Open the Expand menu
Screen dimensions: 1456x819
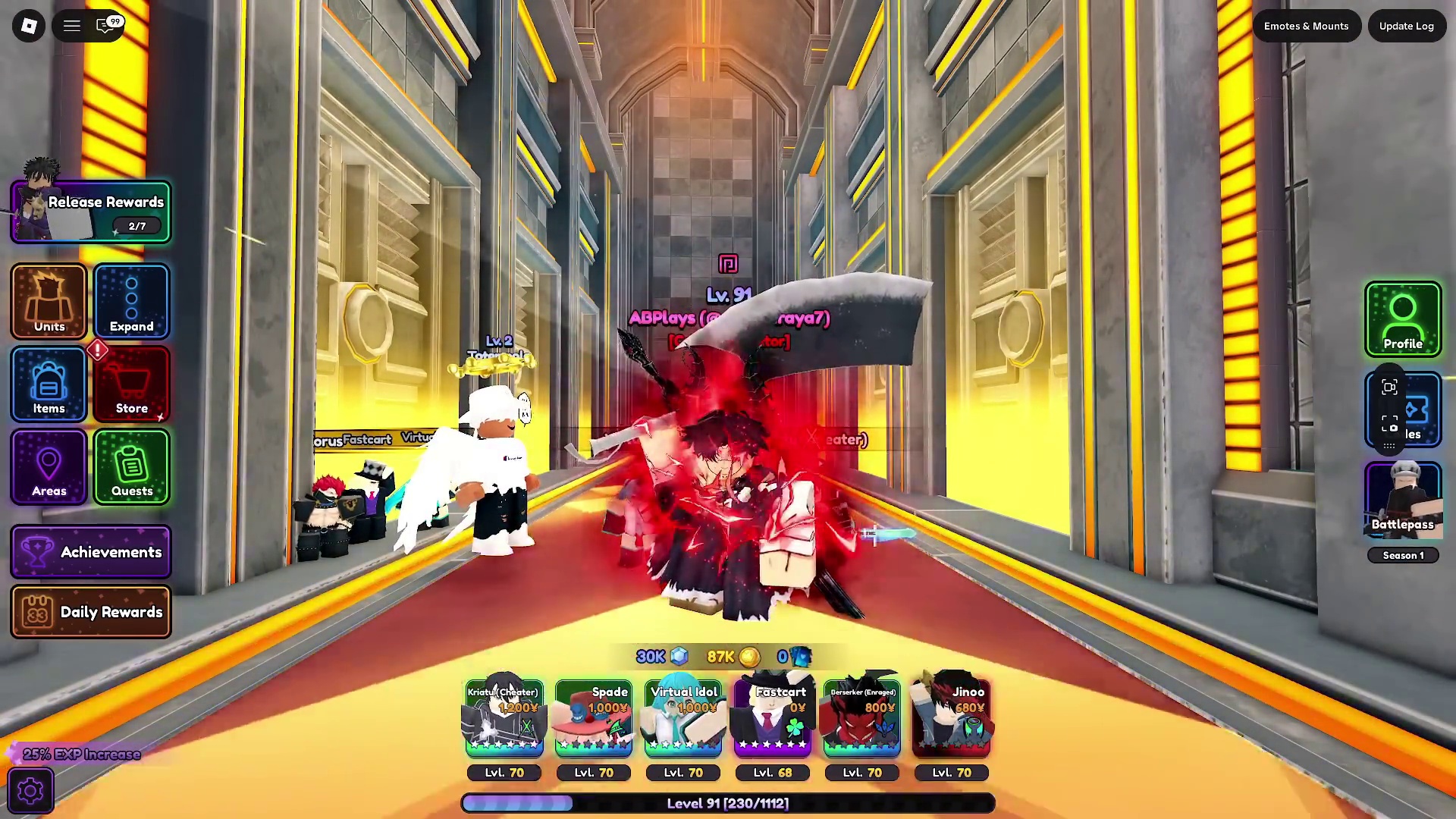pyautogui.click(x=131, y=302)
